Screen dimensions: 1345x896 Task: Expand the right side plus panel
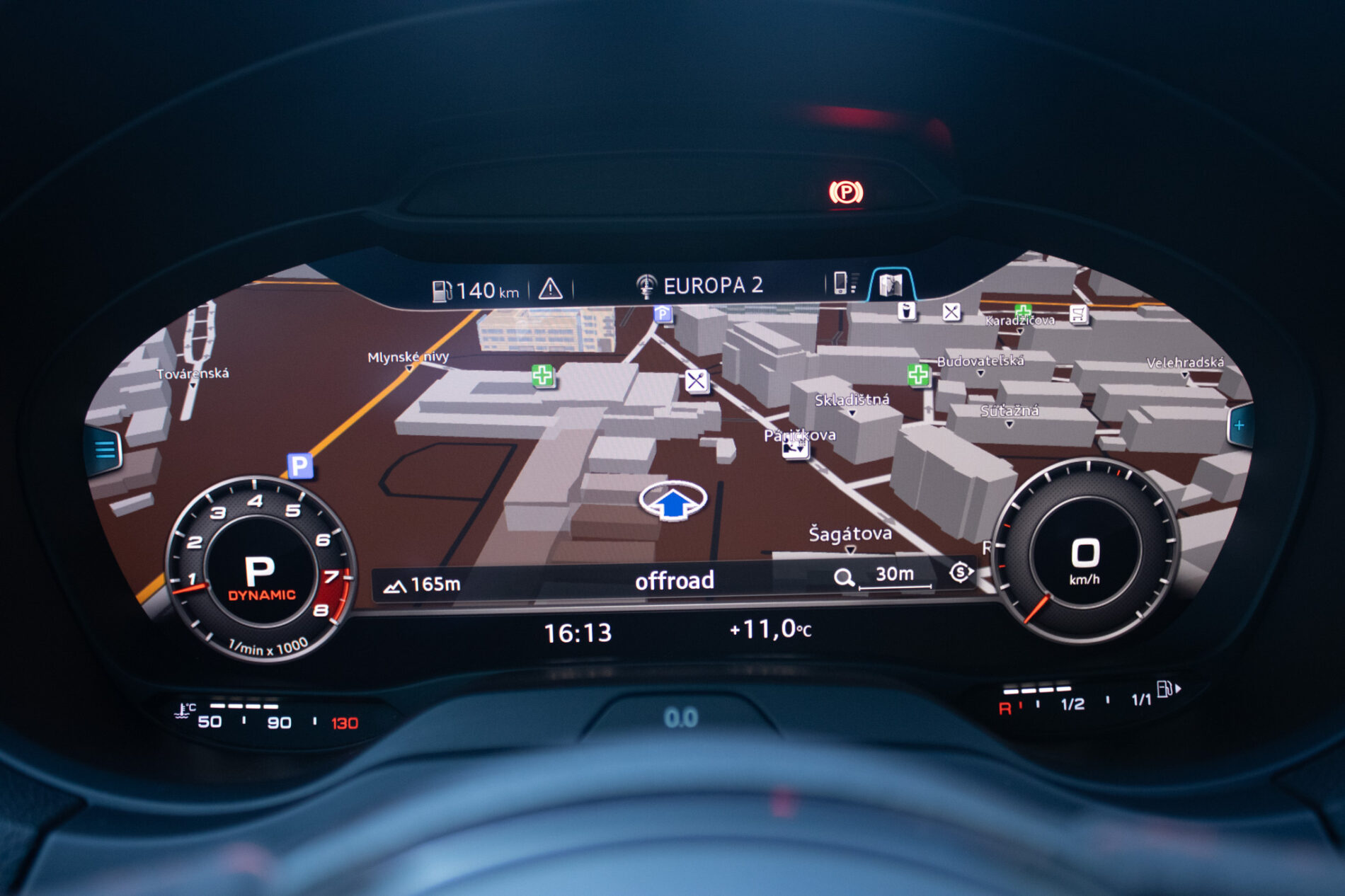[x=1240, y=425]
